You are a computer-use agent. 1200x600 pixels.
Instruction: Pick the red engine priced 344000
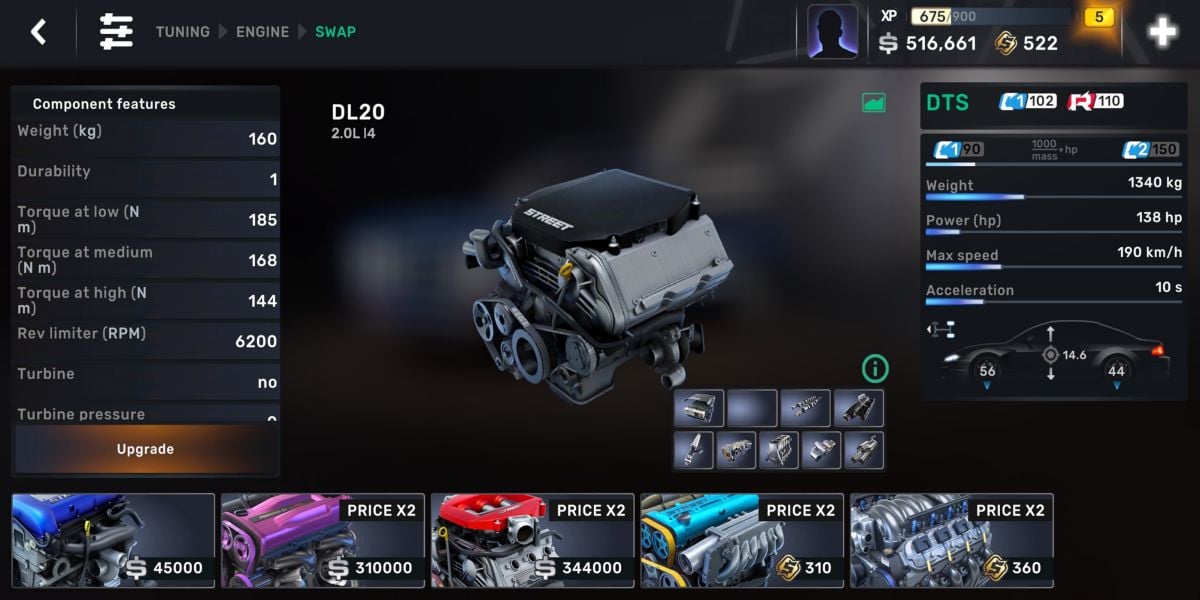click(x=533, y=540)
